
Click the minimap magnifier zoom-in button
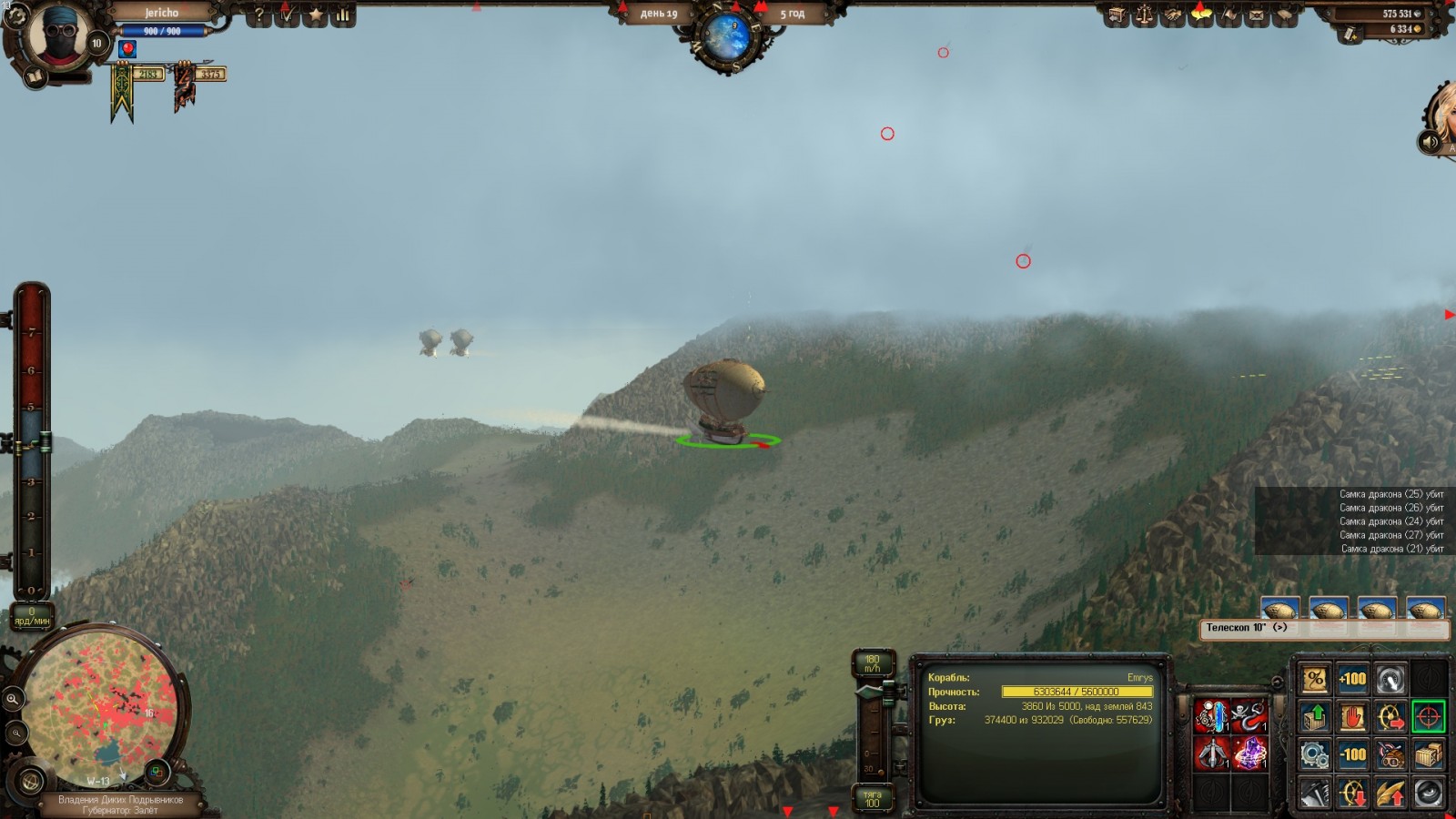tap(13, 699)
